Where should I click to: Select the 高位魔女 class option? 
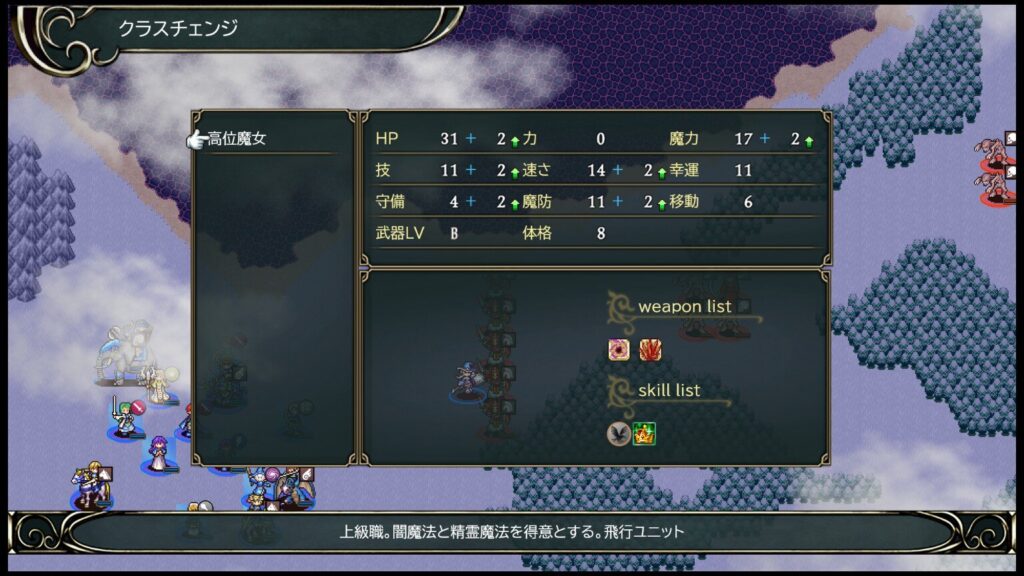[238, 139]
